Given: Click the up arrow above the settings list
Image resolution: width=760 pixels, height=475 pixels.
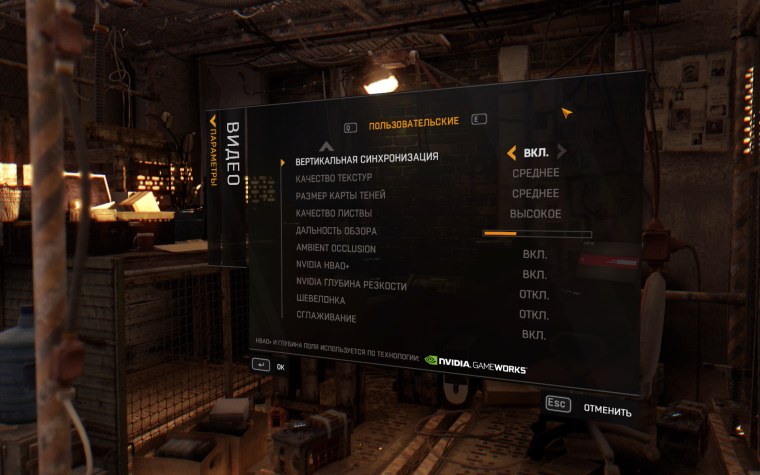Looking at the screenshot, I should (325, 145).
